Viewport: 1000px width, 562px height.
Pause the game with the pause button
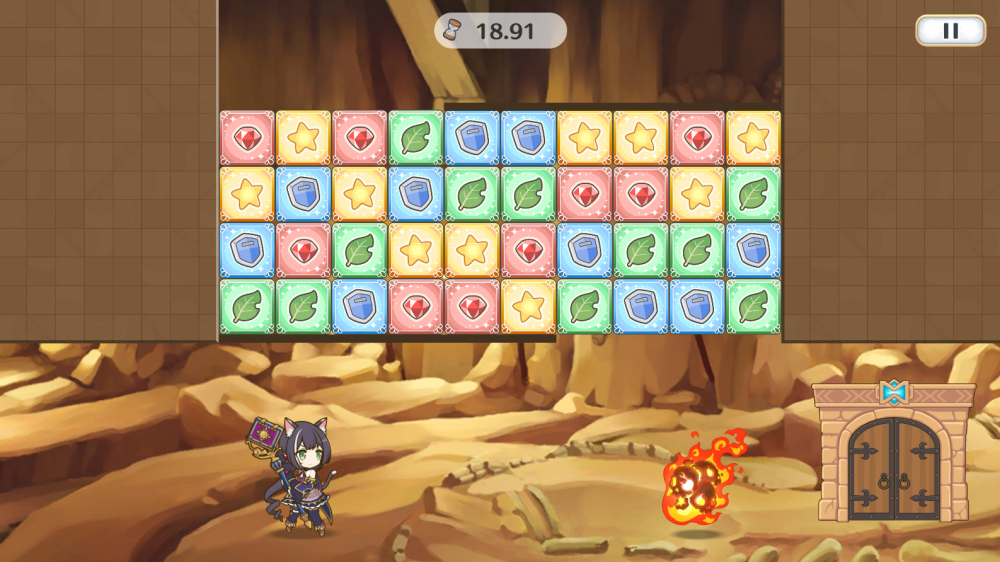pyautogui.click(x=950, y=31)
